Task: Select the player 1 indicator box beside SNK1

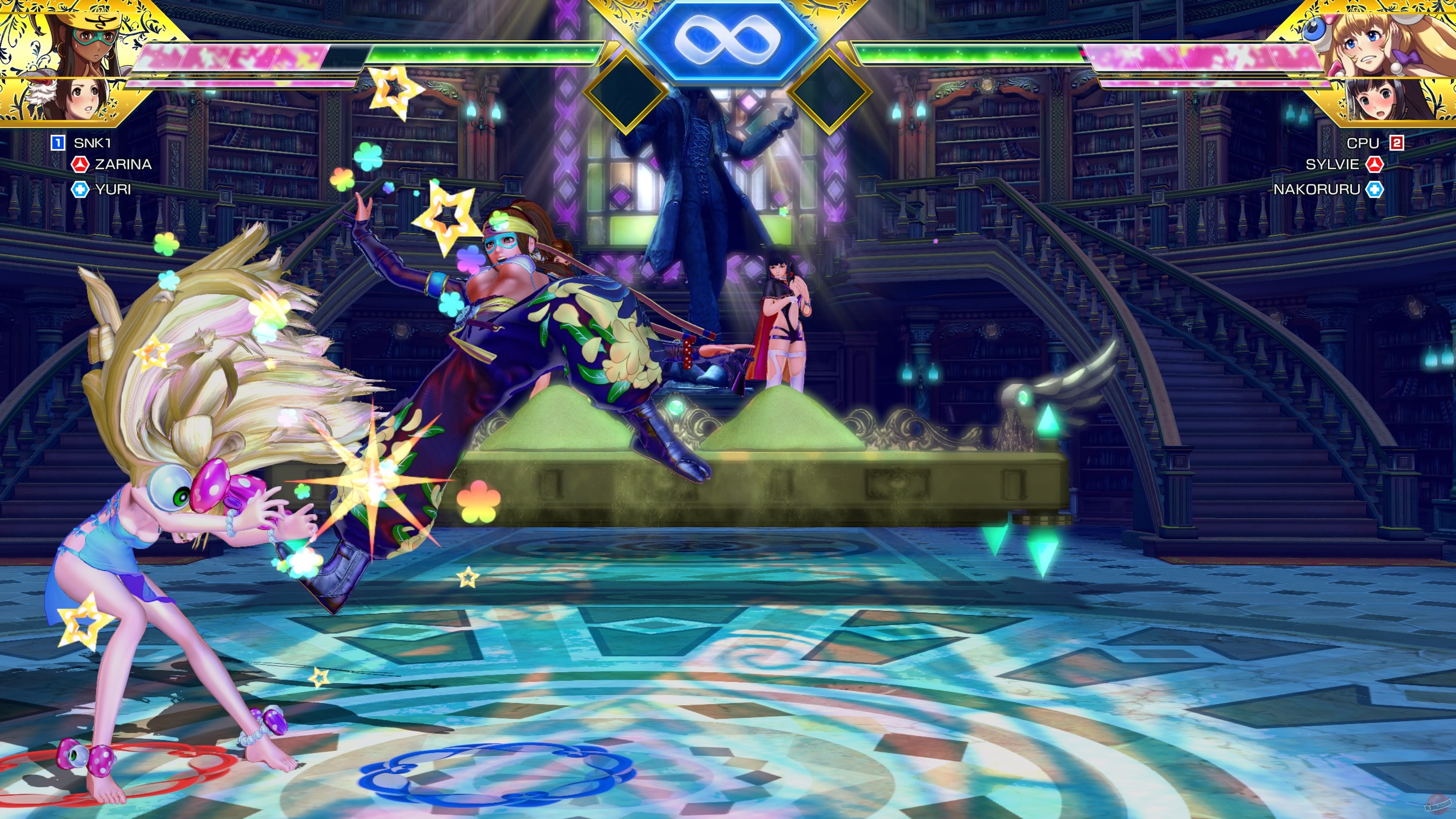Action: 58,143
